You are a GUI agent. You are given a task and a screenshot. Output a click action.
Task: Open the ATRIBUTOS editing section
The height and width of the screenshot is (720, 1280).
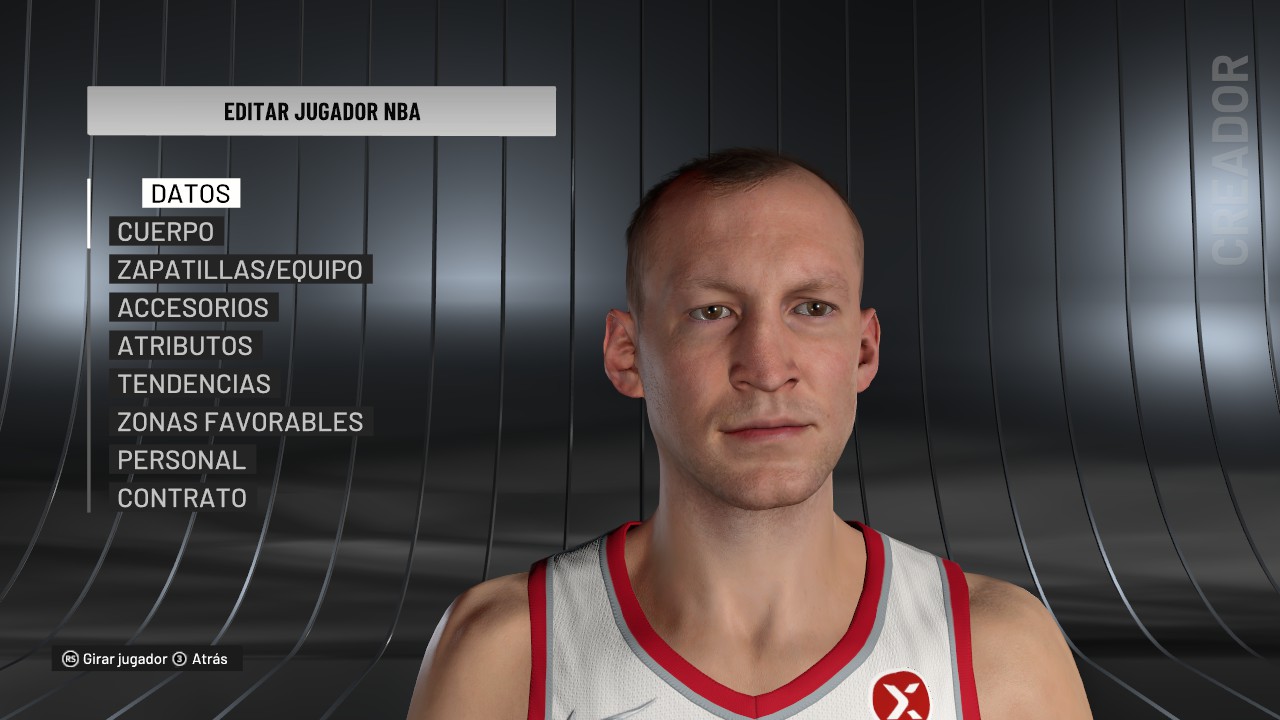tap(184, 346)
